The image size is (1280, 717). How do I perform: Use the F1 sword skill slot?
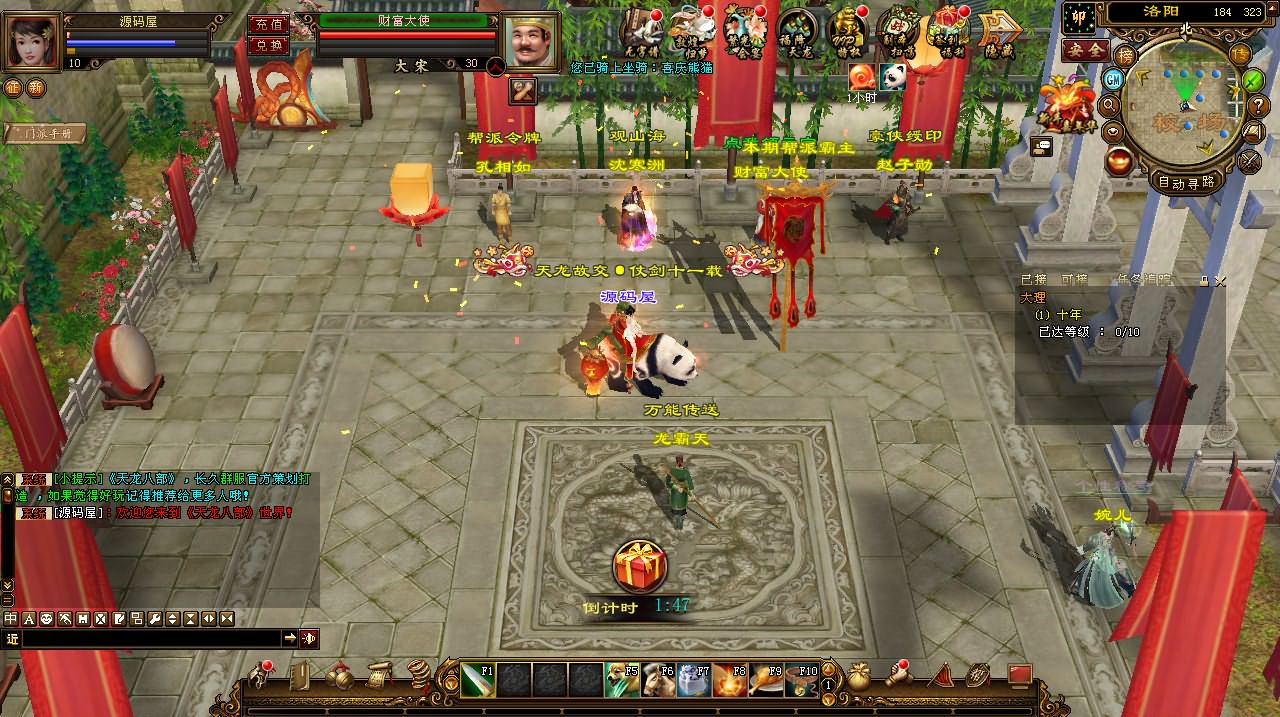point(478,680)
